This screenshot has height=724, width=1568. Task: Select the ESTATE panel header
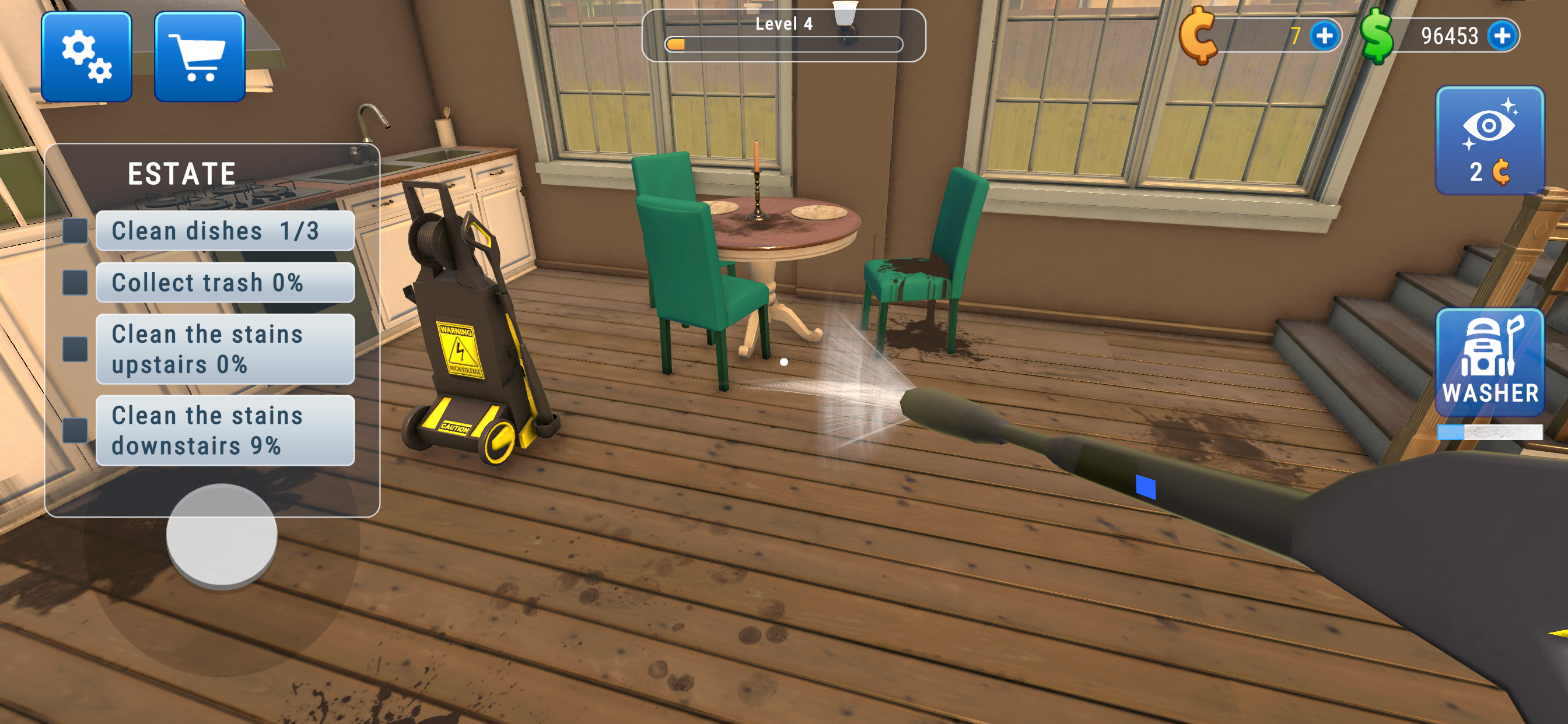(x=181, y=172)
